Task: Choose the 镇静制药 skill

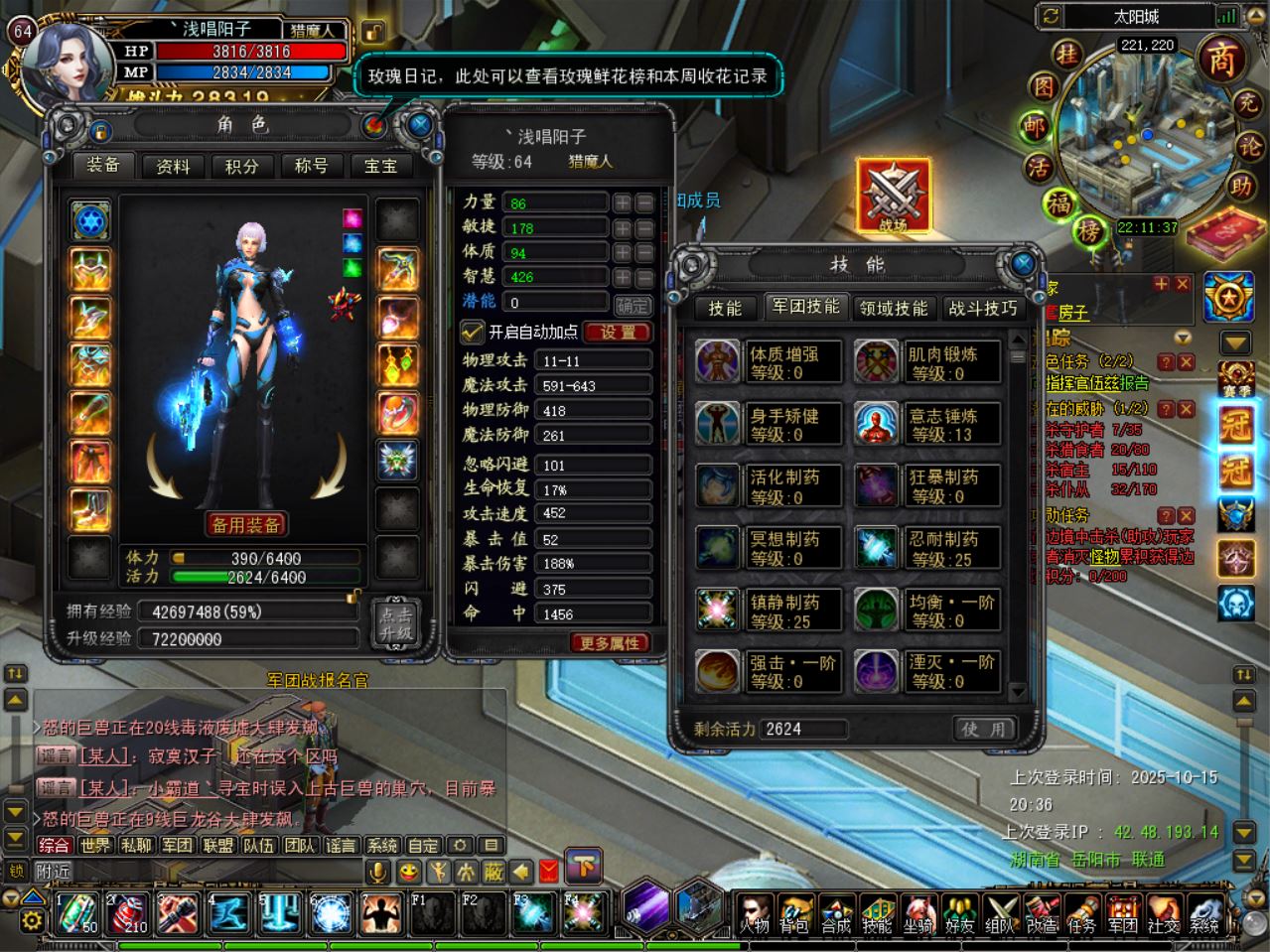Action: coord(768,611)
